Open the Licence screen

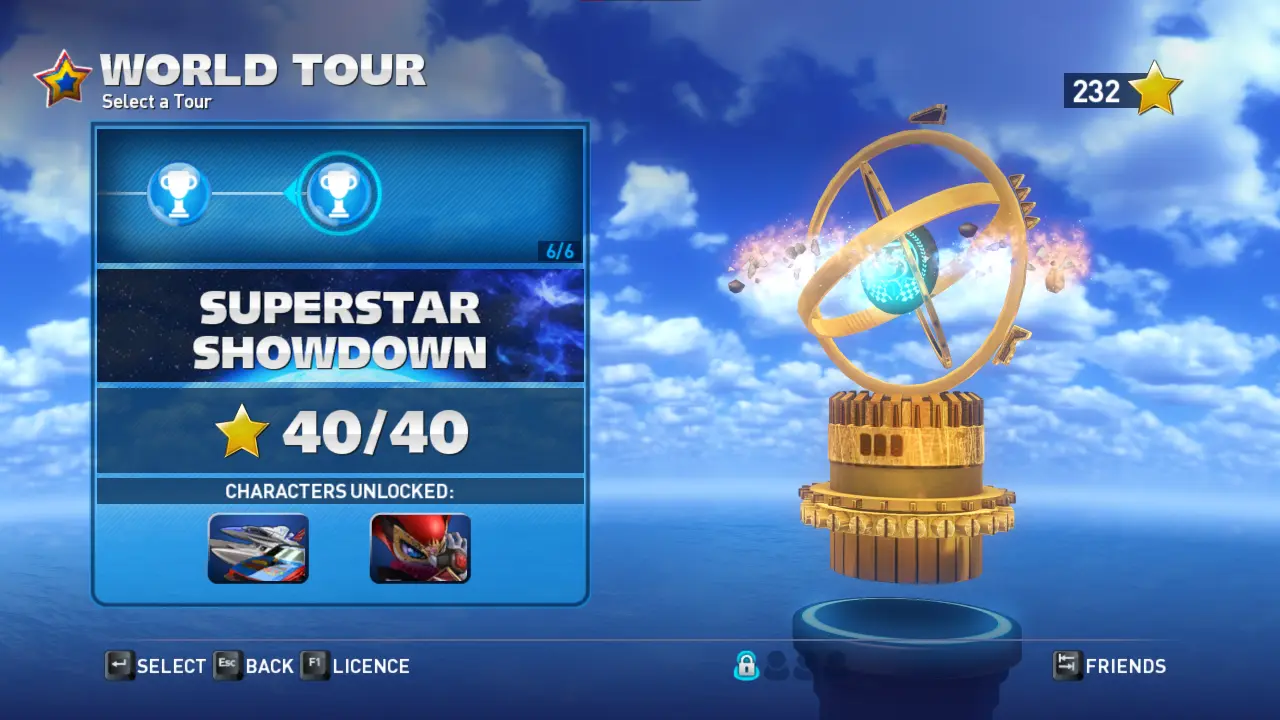point(356,666)
